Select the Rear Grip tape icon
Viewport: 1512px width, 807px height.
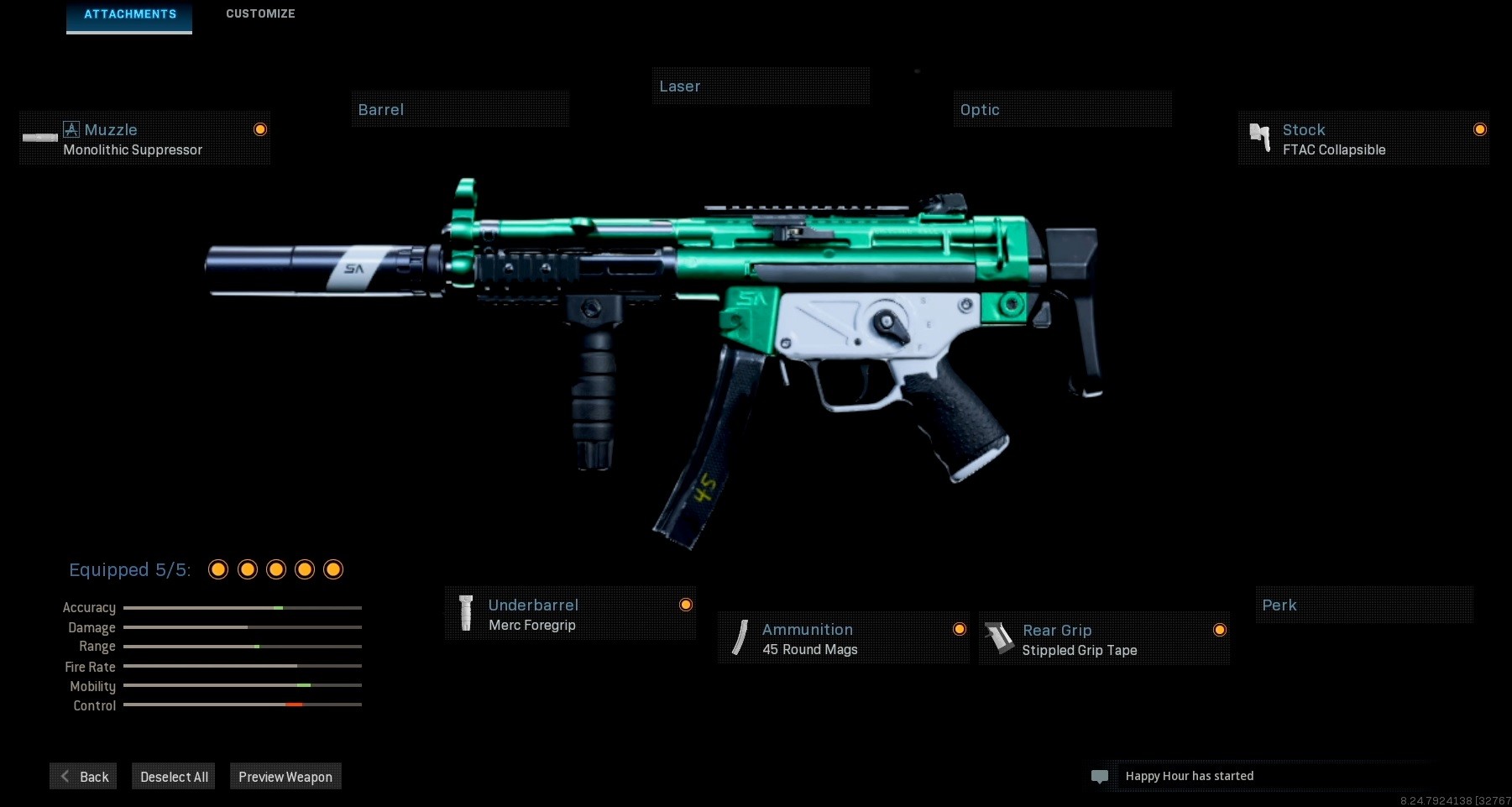(1001, 638)
